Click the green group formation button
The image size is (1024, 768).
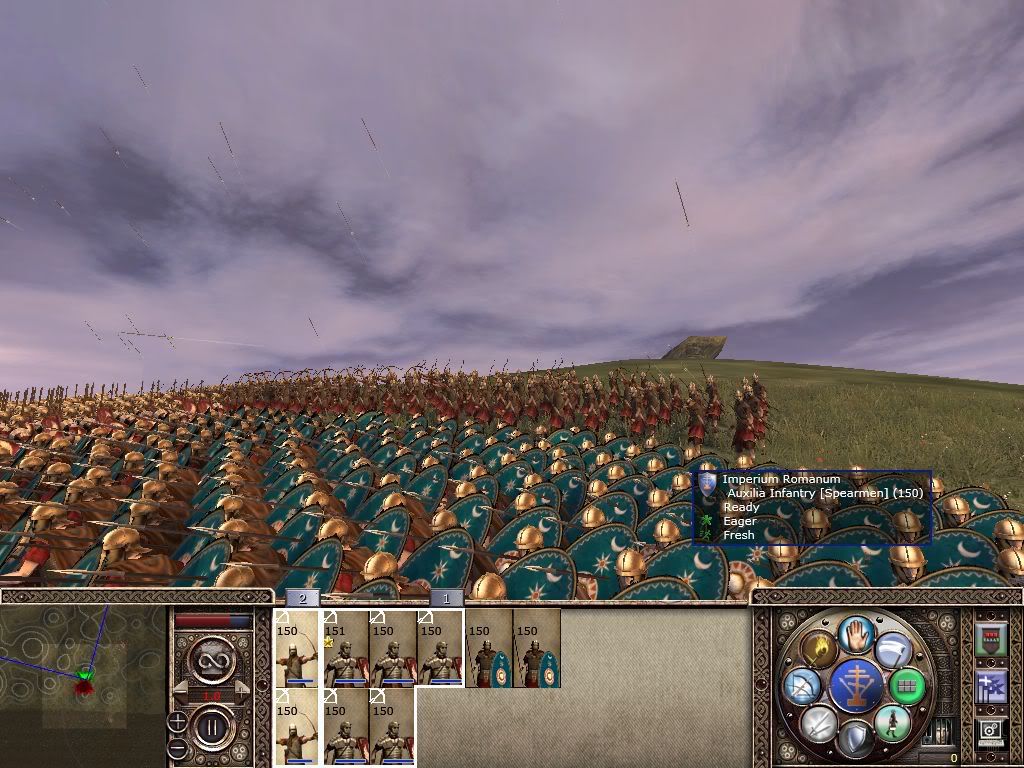click(907, 687)
